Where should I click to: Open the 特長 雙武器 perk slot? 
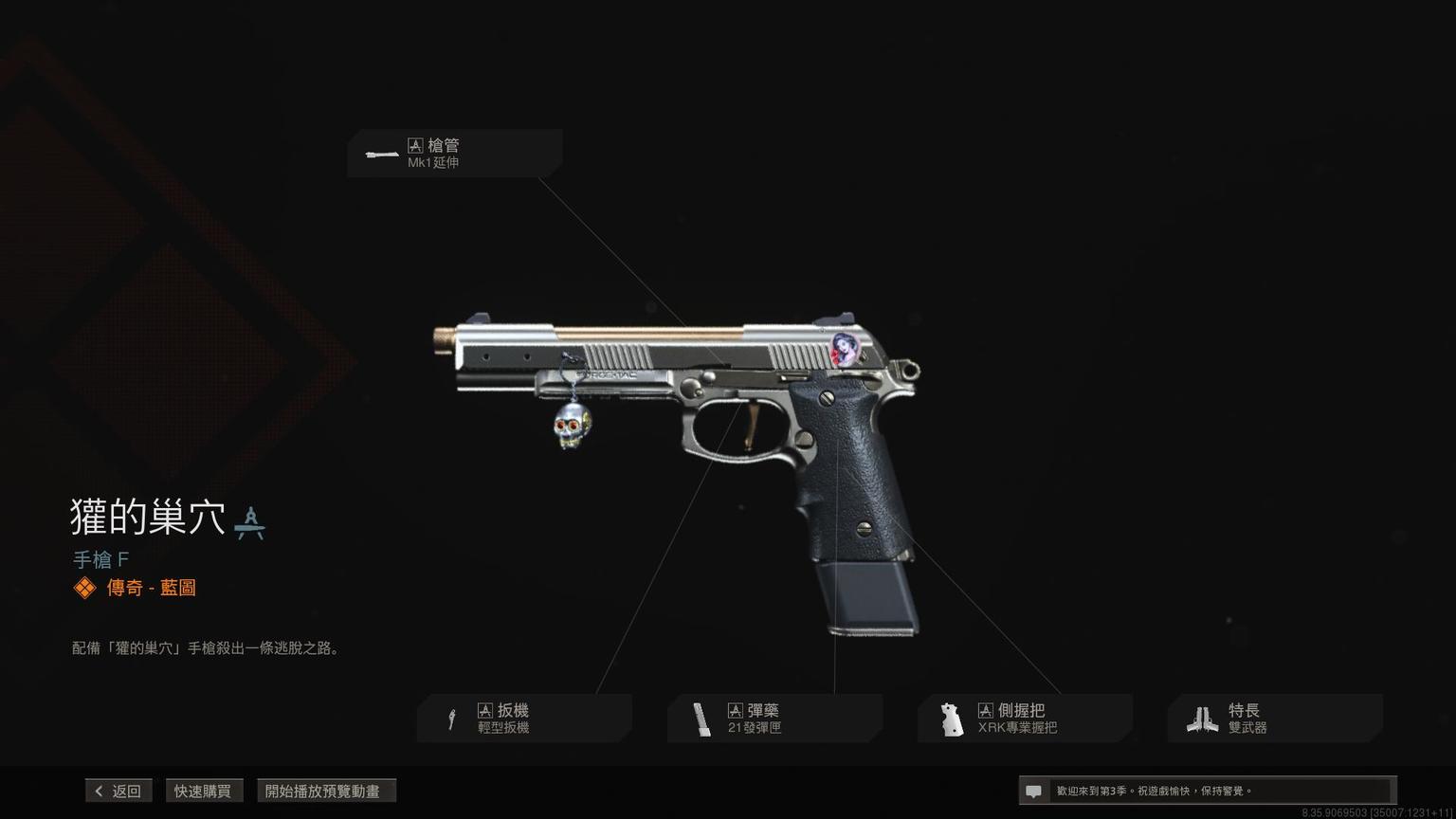click(1275, 719)
